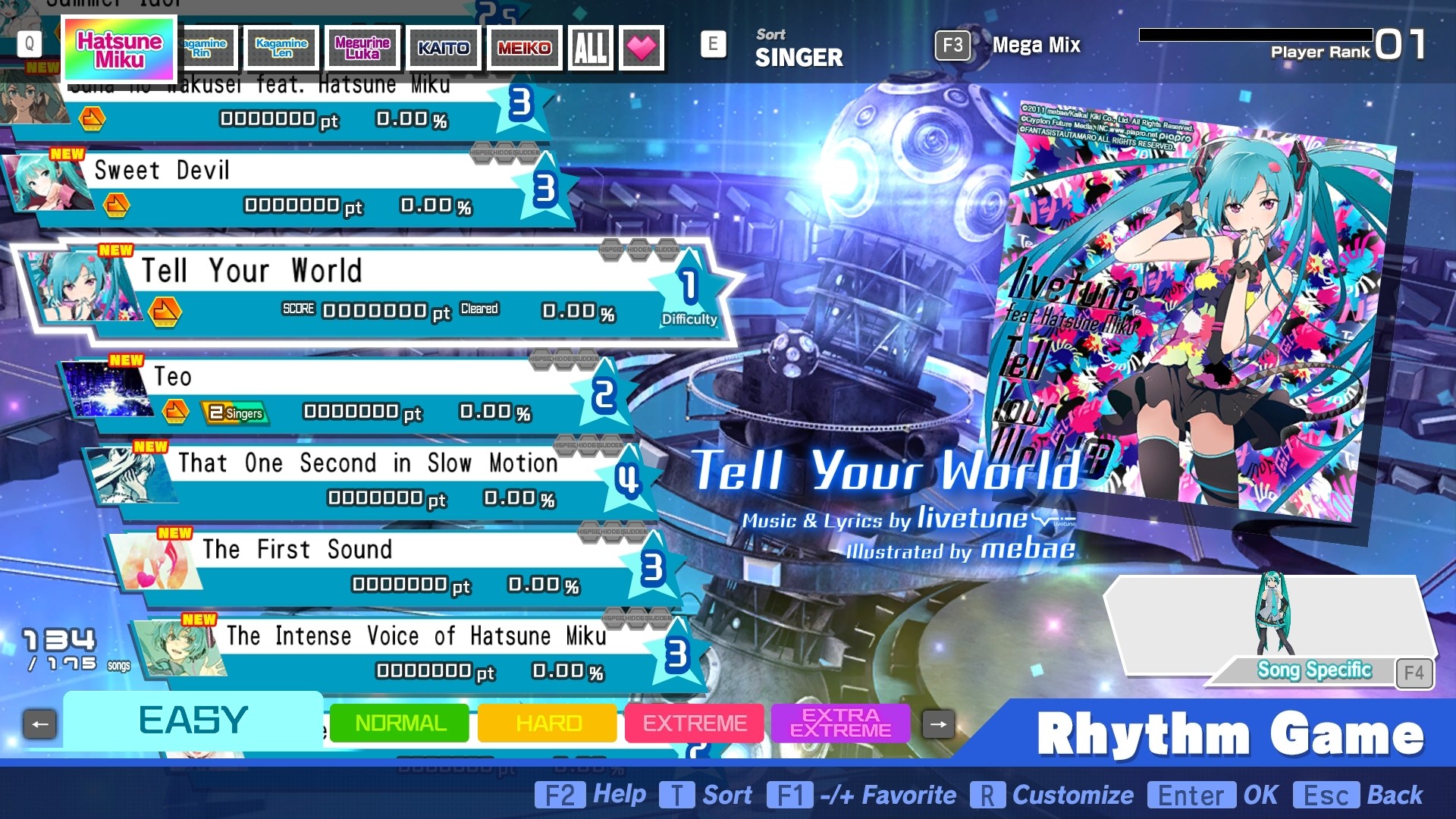The width and height of the screenshot is (1456, 819).
Task: Select the Hatsune Miku singer filter icon
Action: click(x=118, y=47)
